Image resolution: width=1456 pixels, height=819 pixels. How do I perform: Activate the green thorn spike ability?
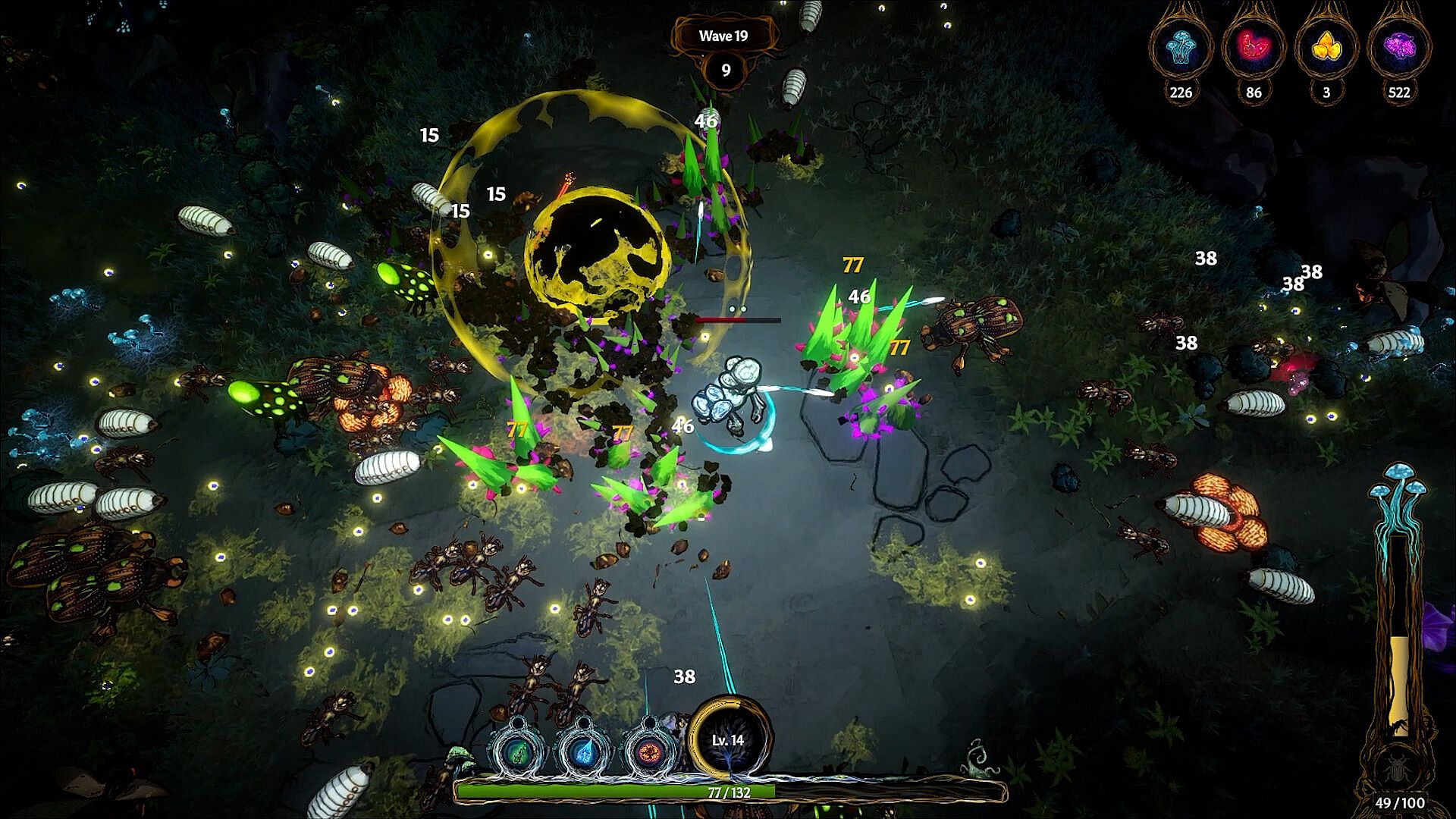[x=516, y=751]
